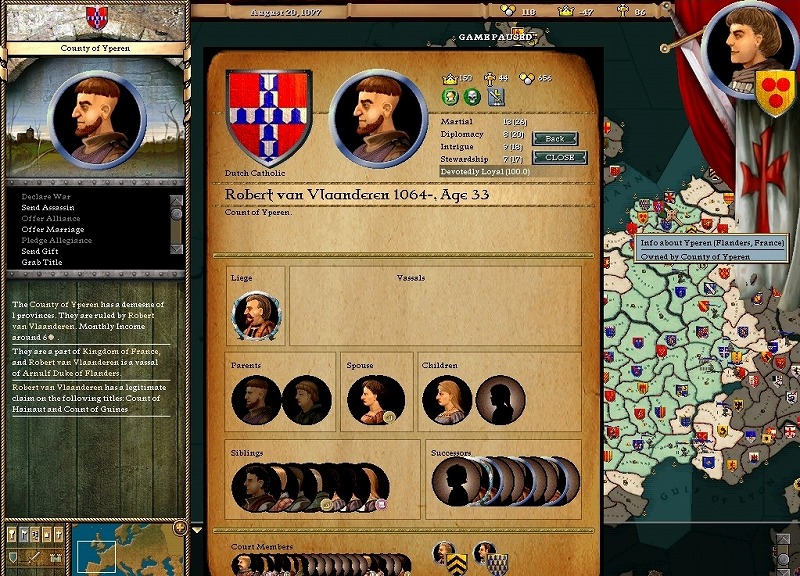
Task: Close the character sheet with CLOSE
Action: click(x=560, y=158)
